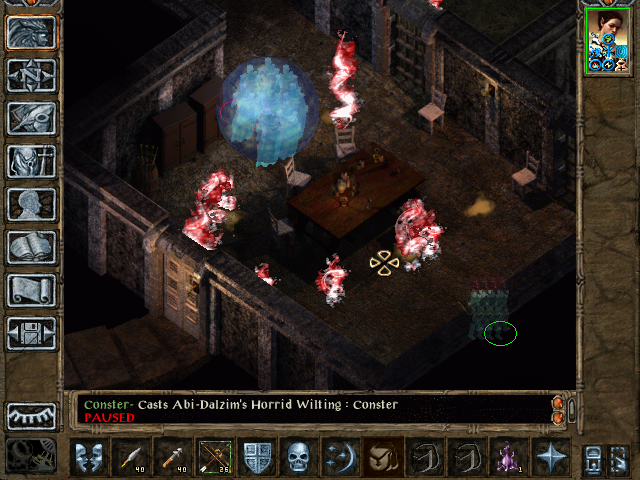The width and height of the screenshot is (640, 480).
Task: Toggle the party AI lantern button
Action: tap(31, 456)
